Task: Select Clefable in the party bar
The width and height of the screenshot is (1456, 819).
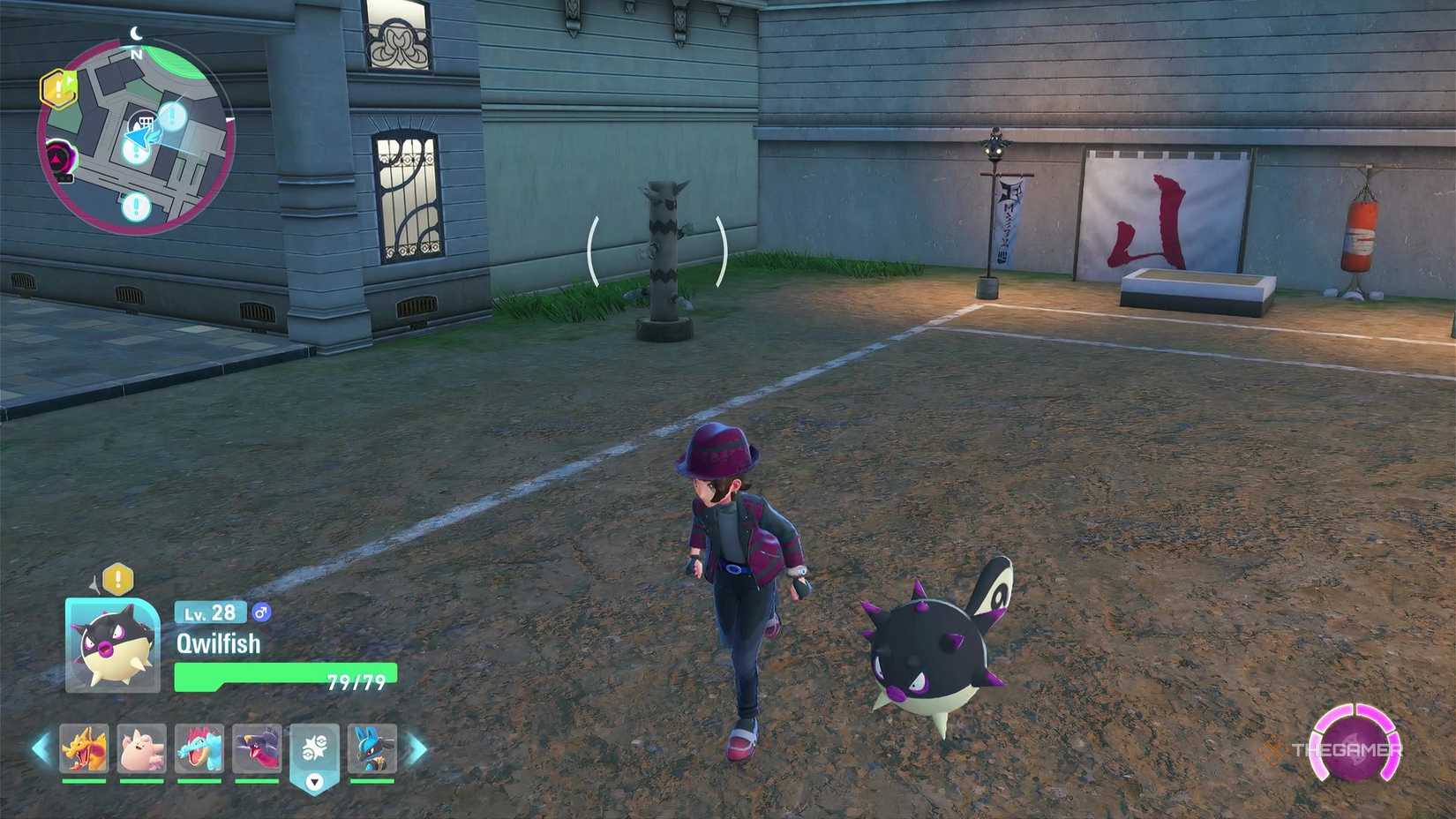Action: (141, 749)
